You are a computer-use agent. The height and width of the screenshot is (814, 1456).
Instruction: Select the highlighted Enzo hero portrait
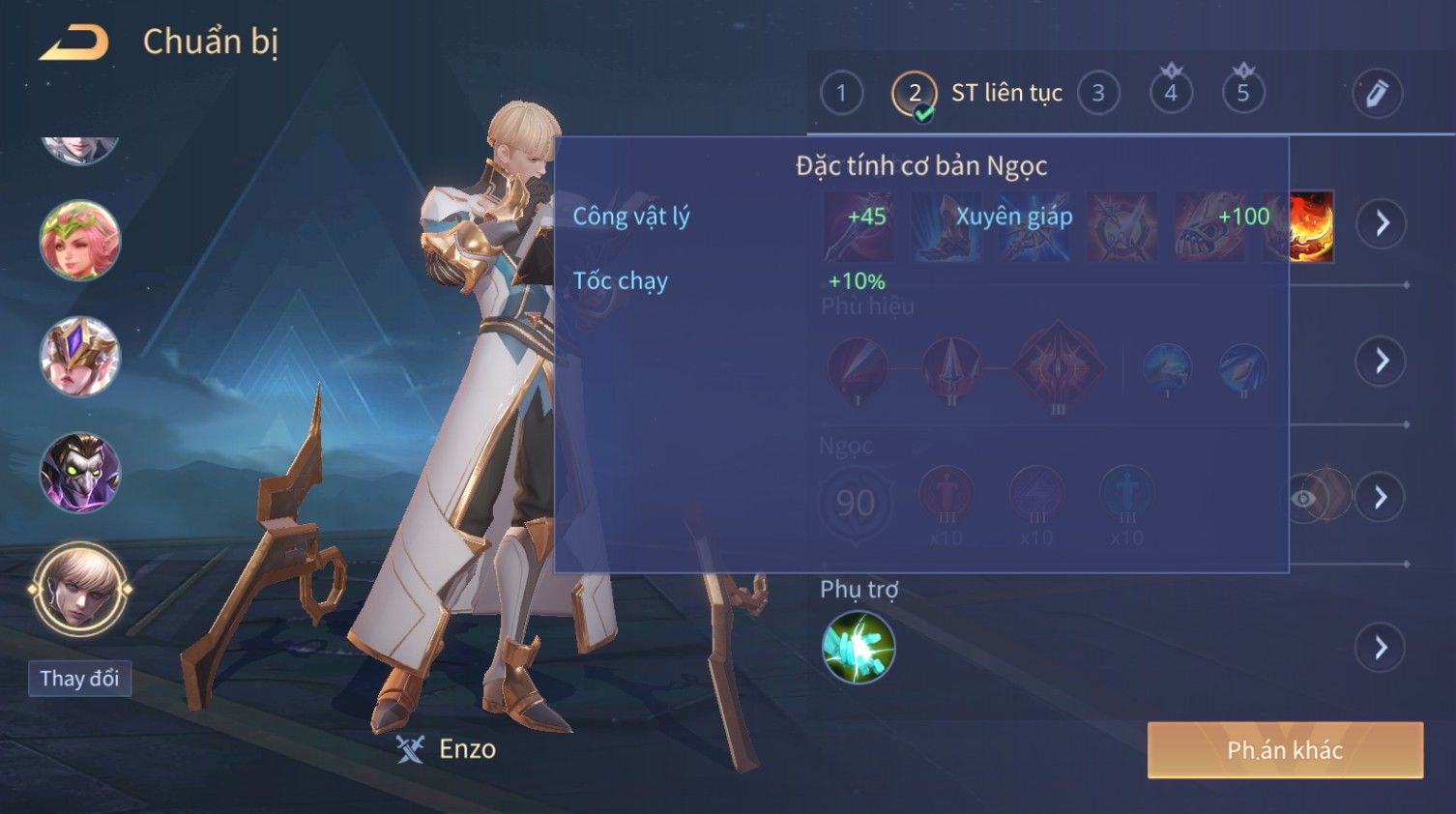coord(80,588)
